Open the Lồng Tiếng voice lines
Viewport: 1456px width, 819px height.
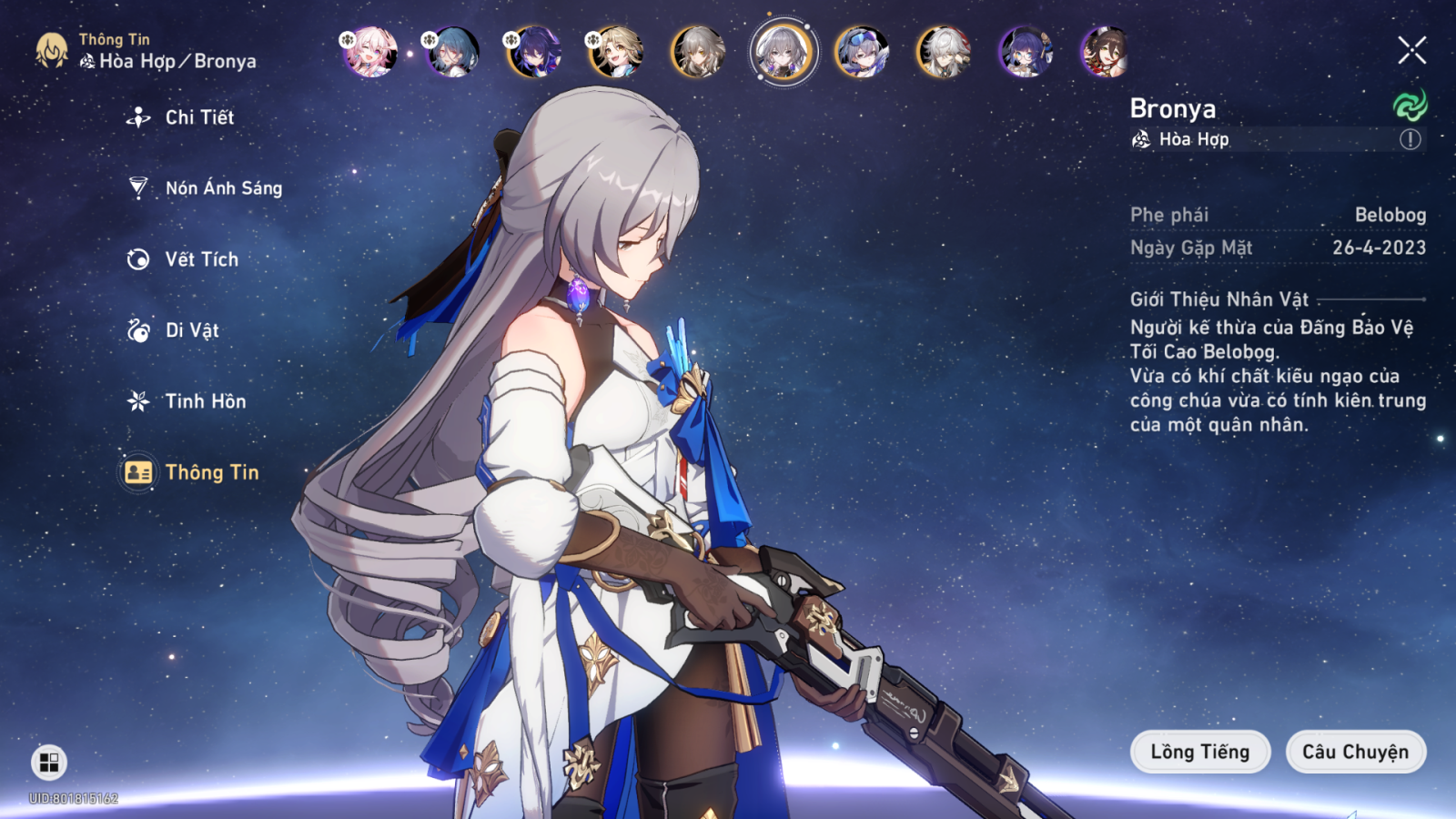(1199, 752)
